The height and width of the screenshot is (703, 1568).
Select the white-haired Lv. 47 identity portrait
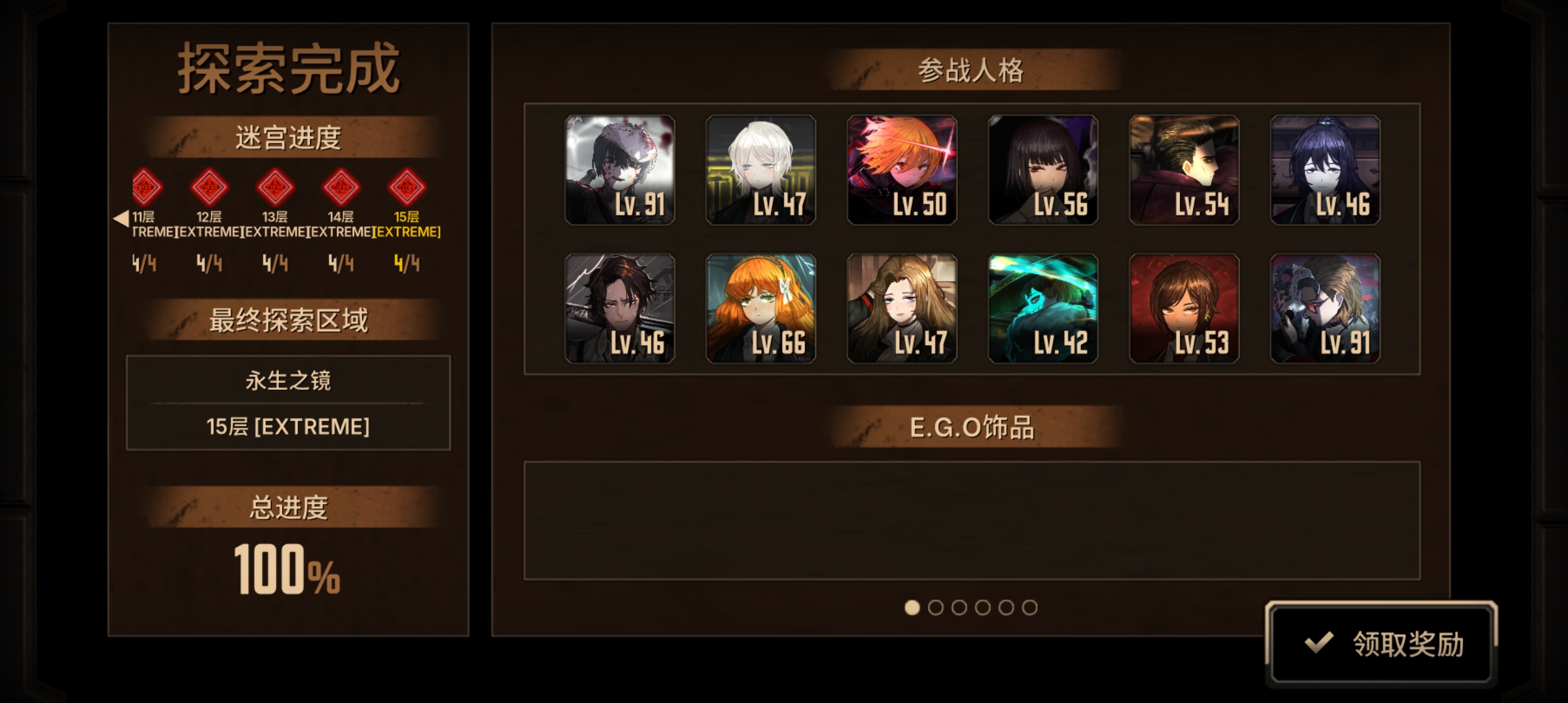point(761,170)
